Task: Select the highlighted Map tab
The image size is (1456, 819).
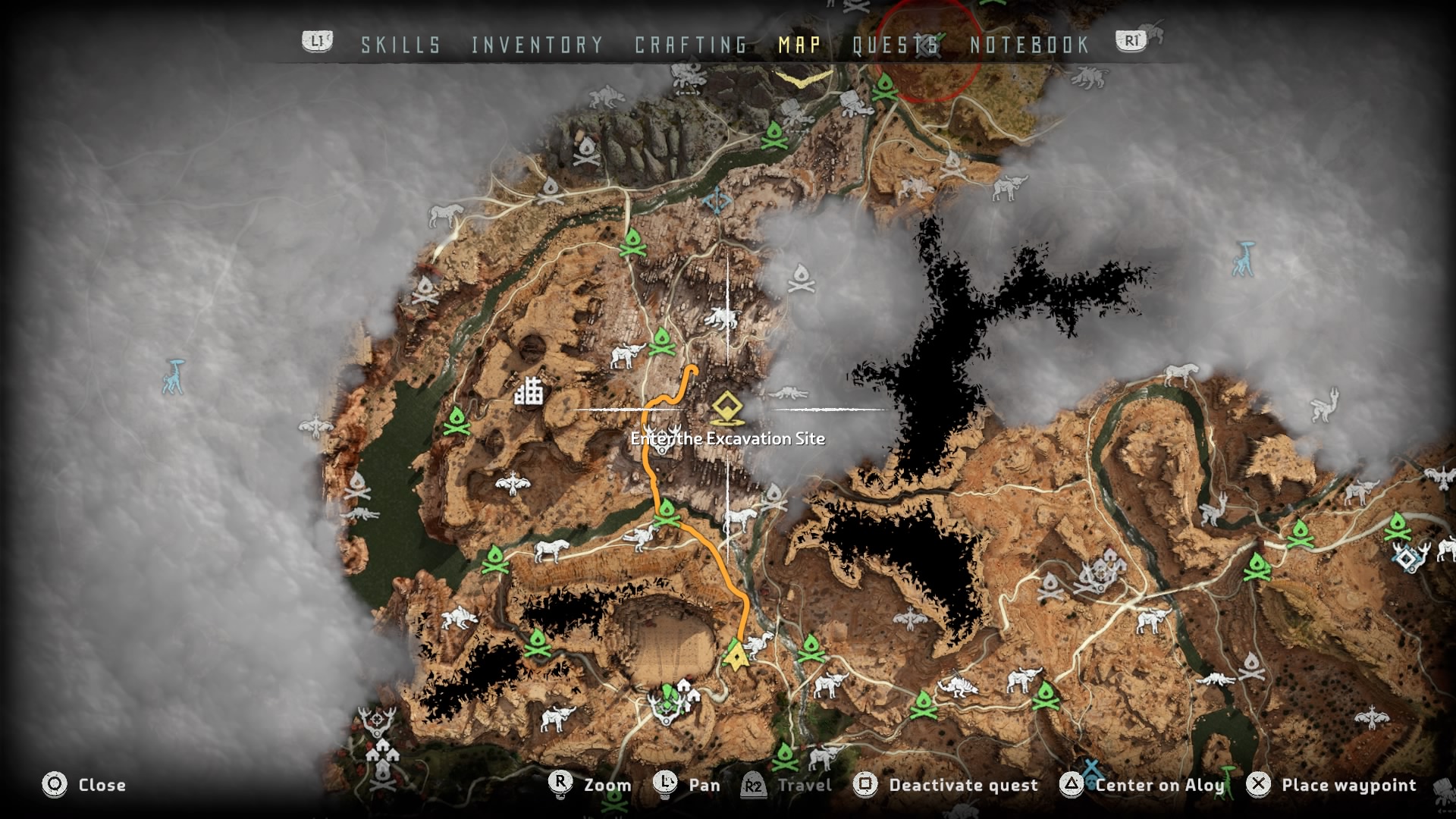Action: (x=799, y=45)
